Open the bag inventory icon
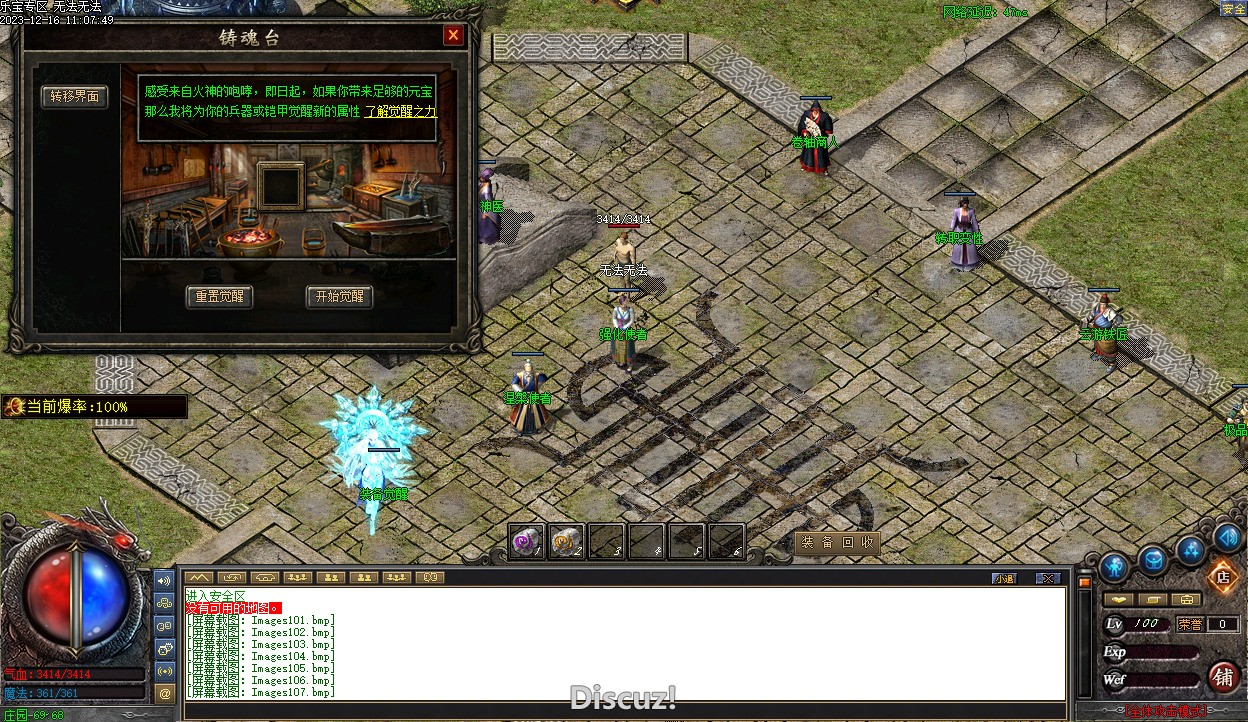The width and height of the screenshot is (1248, 722). [x=1153, y=560]
